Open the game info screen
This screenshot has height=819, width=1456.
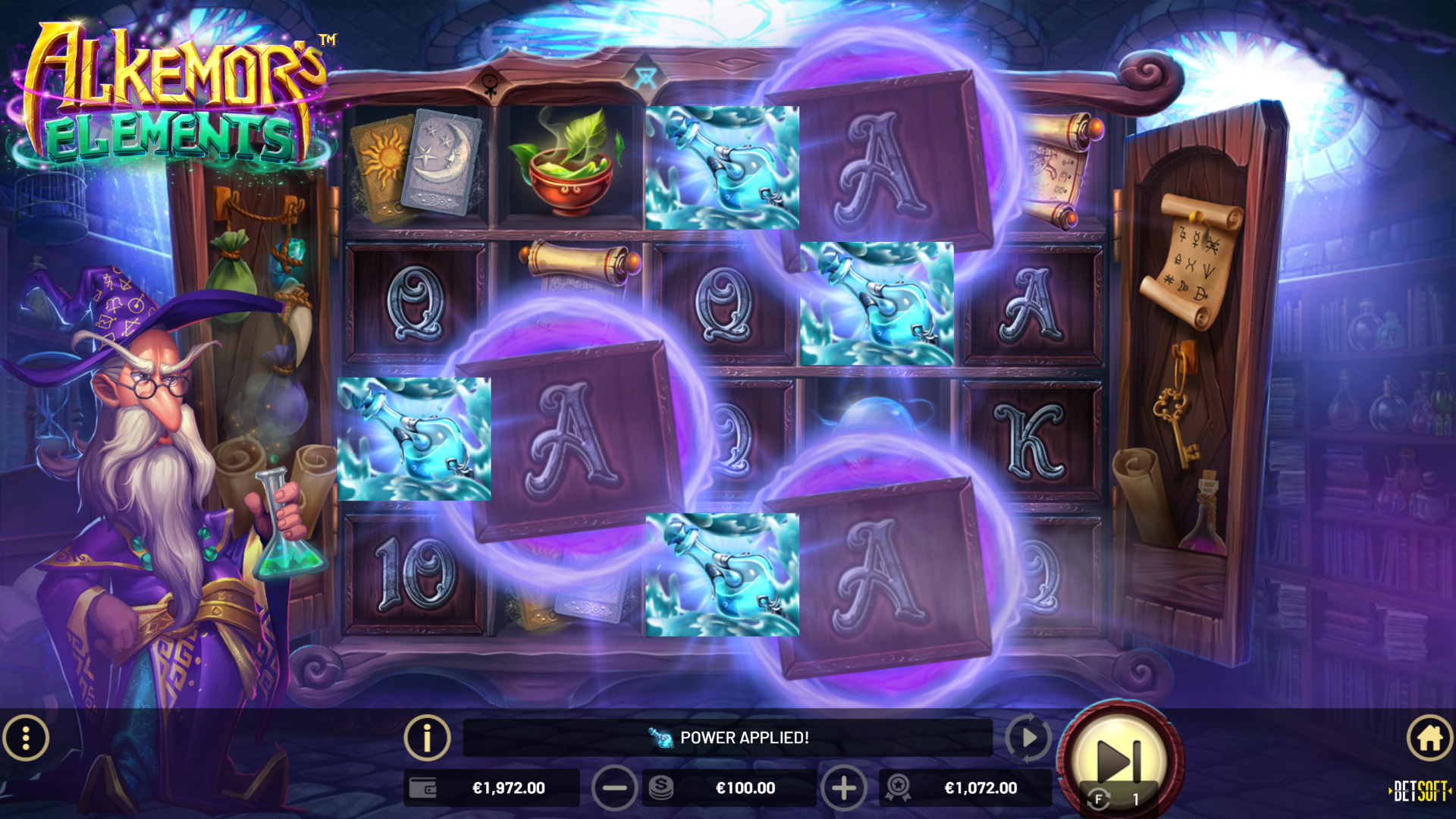click(x=427, y=738)
